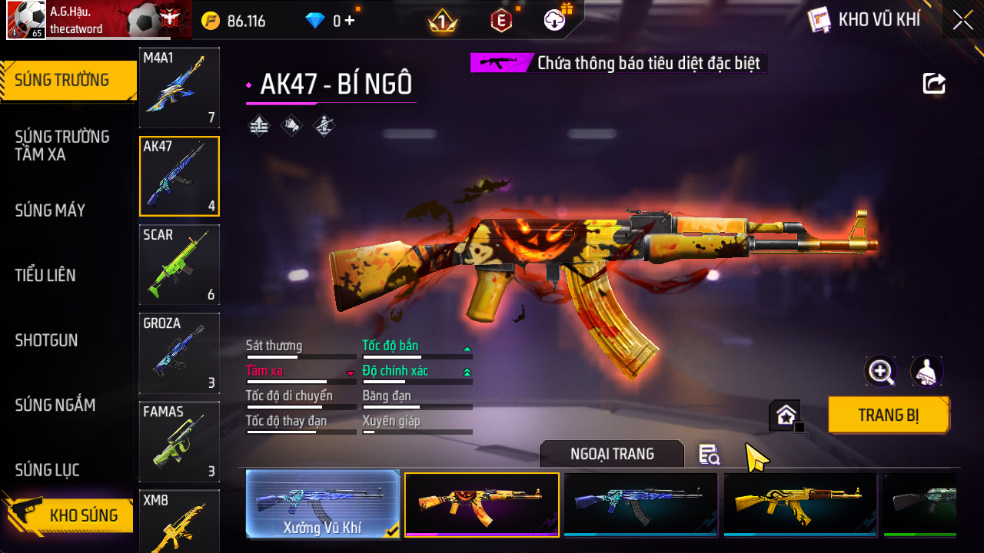This screenshot has width=984, height=553.
Task: Select the Xưởng Vũ Khí skin thumbnail
Action: (x=322, y=504)
